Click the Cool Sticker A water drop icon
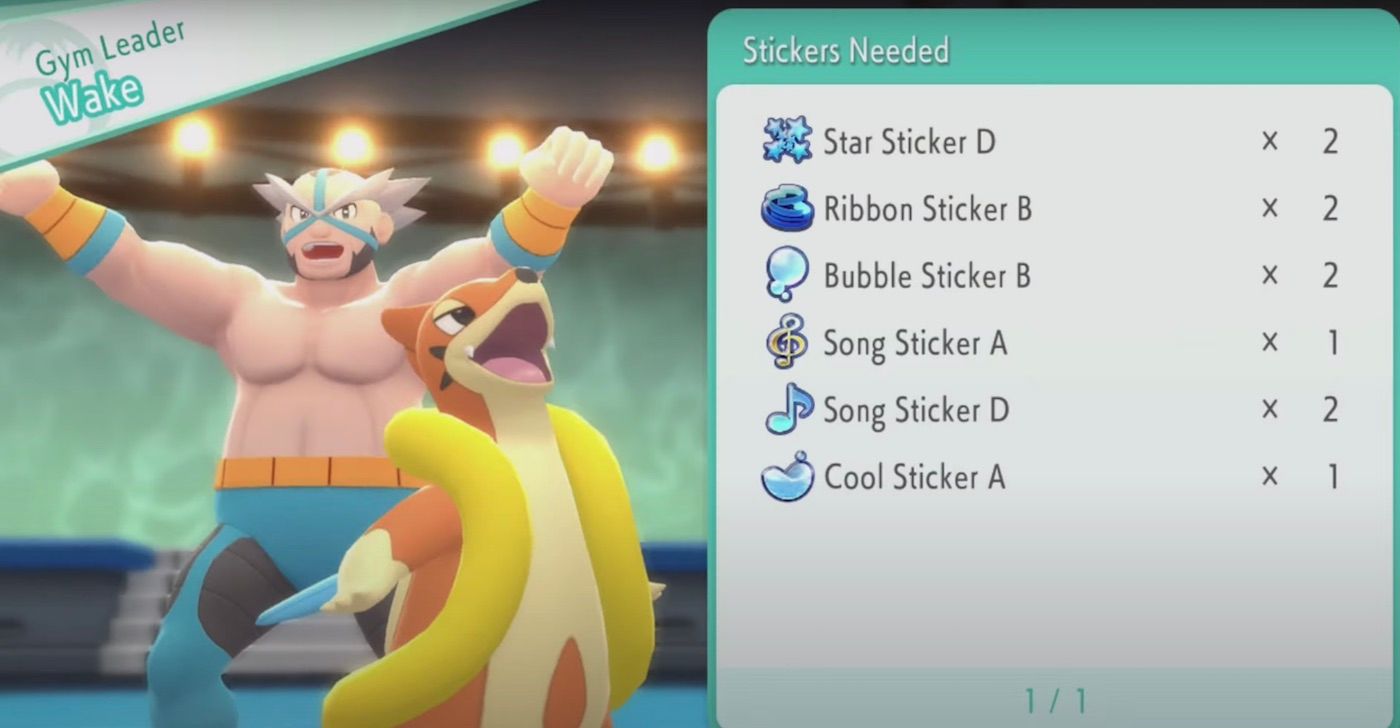Screen dimensions: 1400x728 (786, 477)
